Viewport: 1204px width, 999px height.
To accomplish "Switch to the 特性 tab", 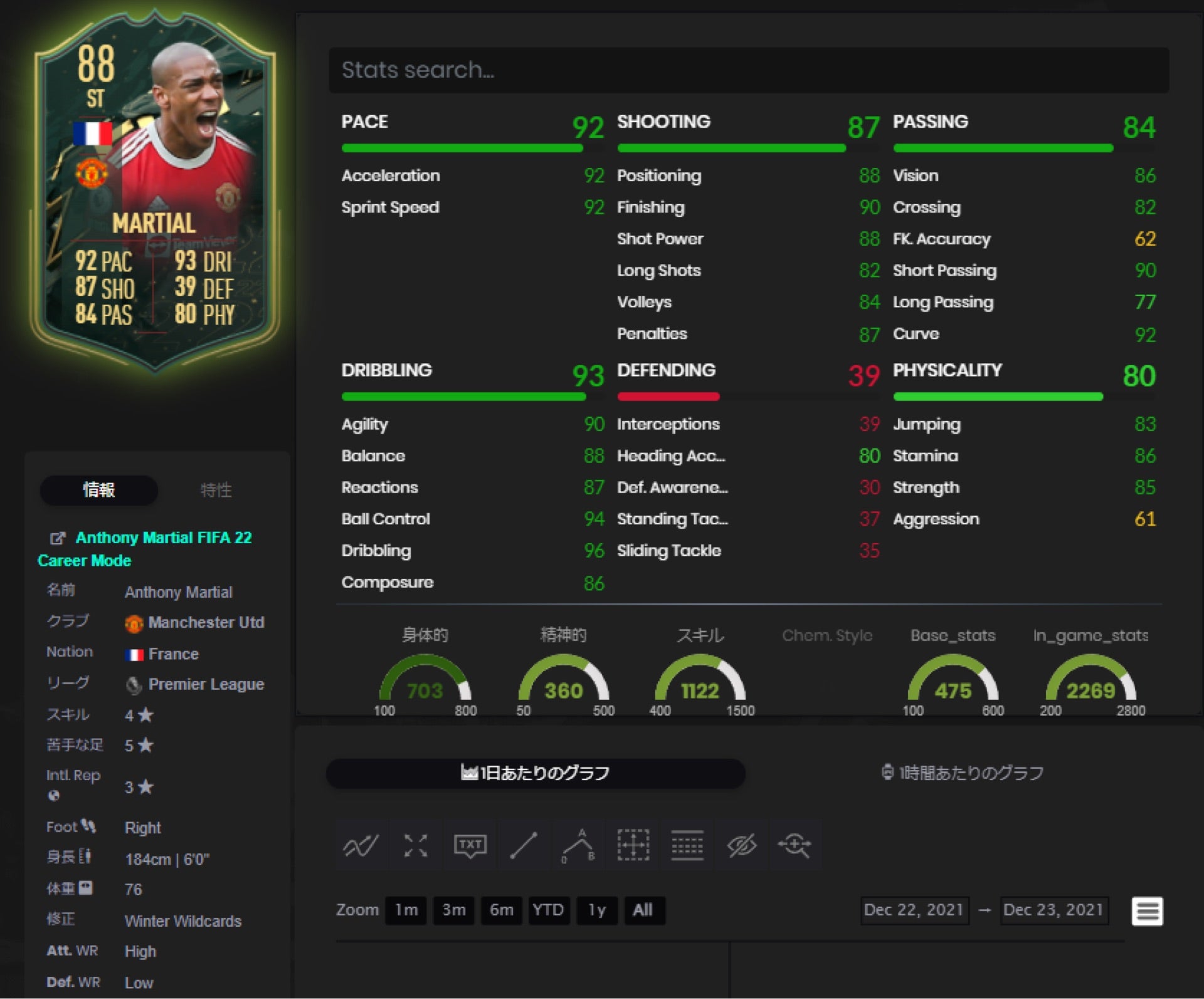I will tap(216, 490).
